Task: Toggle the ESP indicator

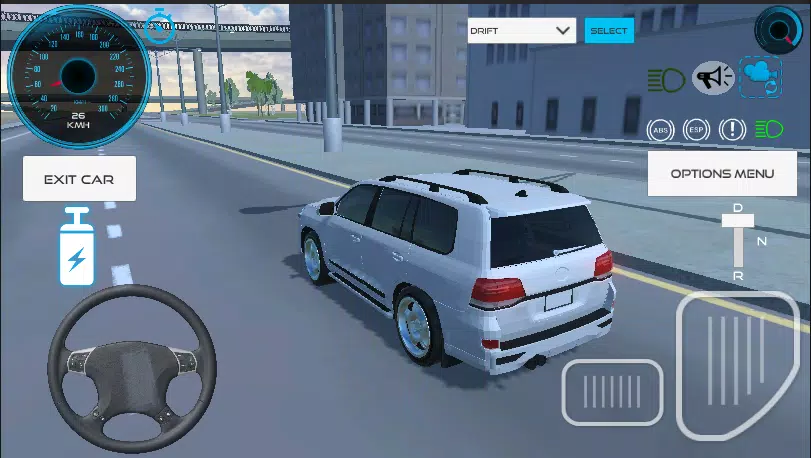Action: pyautogui.click(x=696, y=129)
